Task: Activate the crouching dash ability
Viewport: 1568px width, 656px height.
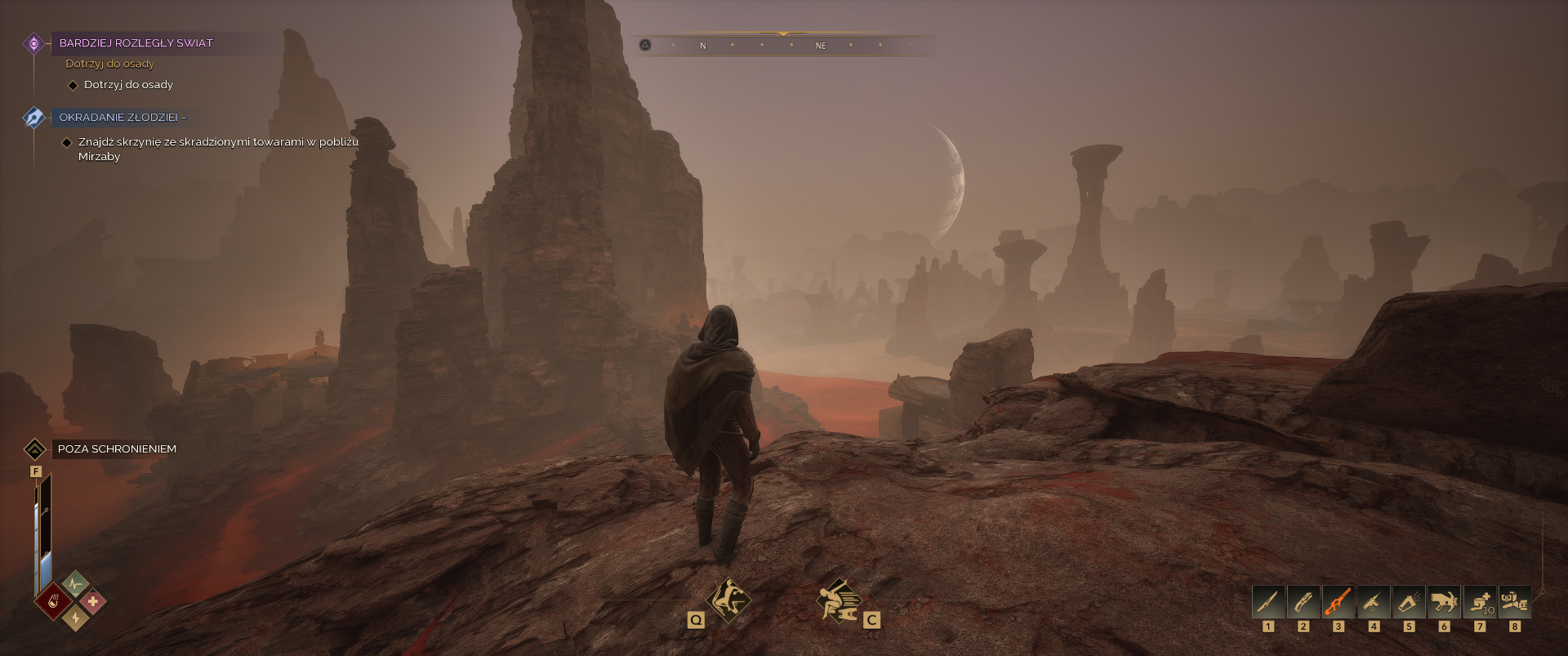Action: 839,600
